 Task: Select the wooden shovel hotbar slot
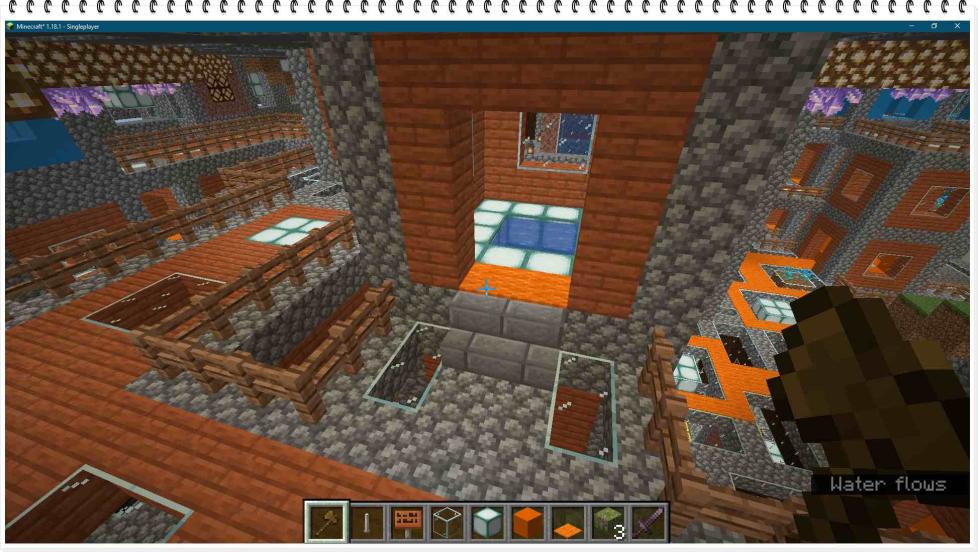coord(327,522)
